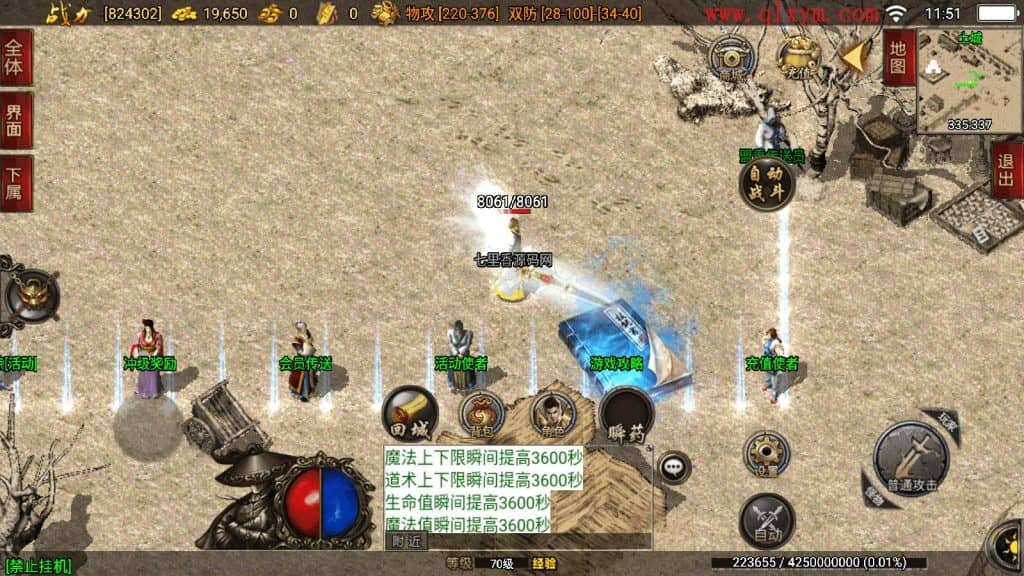Open the chat speech bubble button
Screen dimensions: 1024x576
(675, 466)
